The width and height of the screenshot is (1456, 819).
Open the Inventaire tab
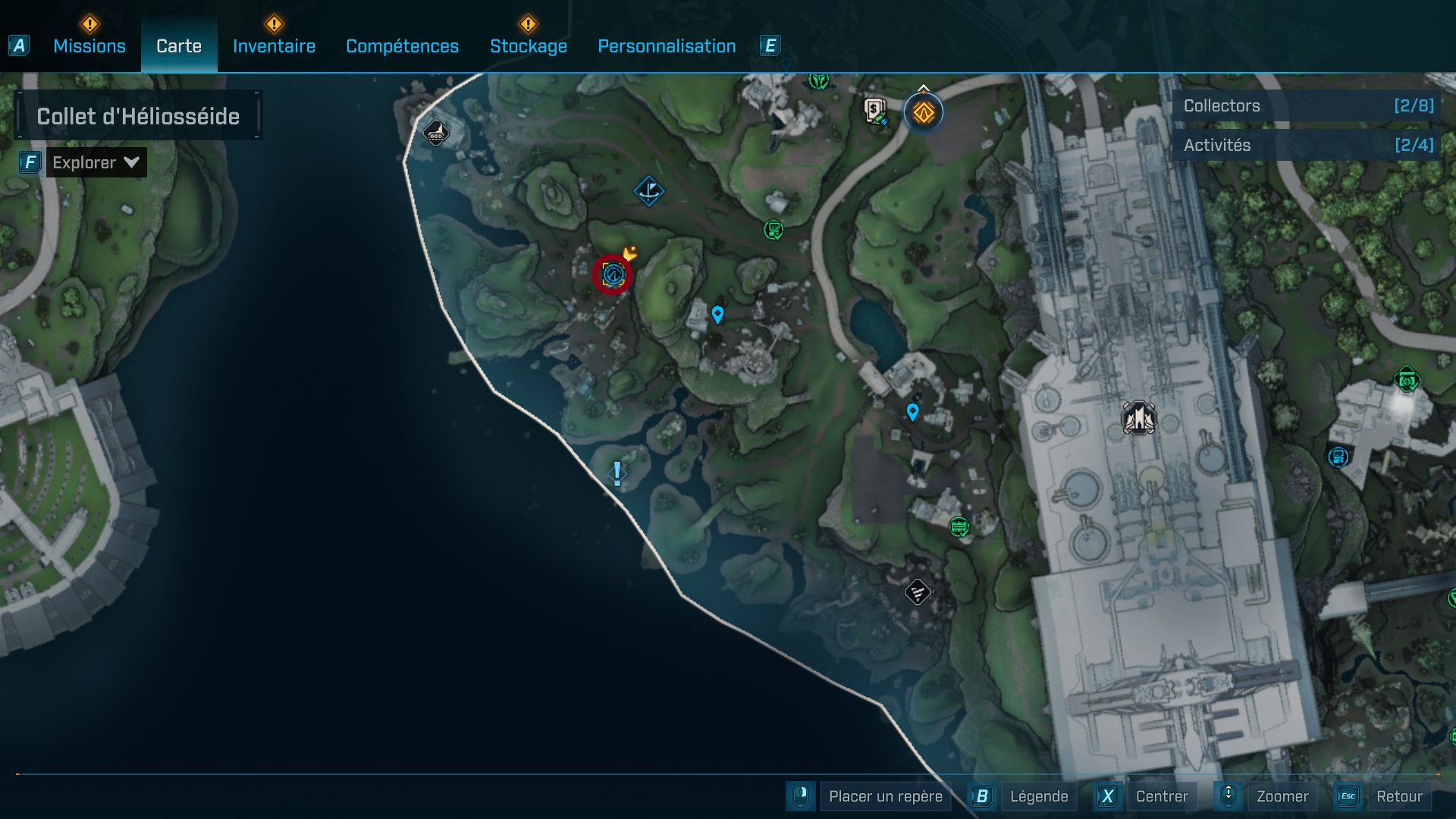tap(274, 46)
